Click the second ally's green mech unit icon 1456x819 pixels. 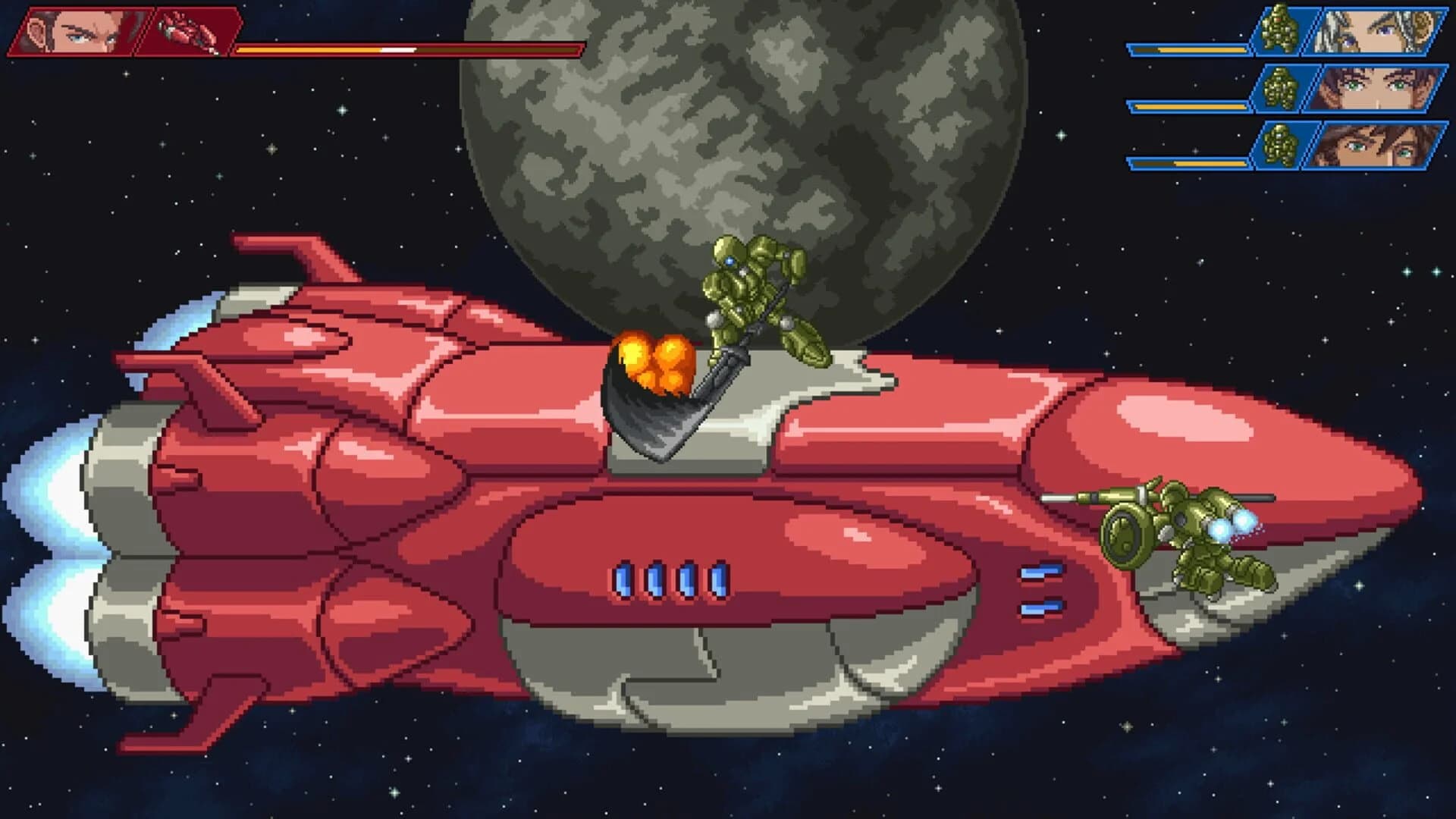coord(1282,87)
